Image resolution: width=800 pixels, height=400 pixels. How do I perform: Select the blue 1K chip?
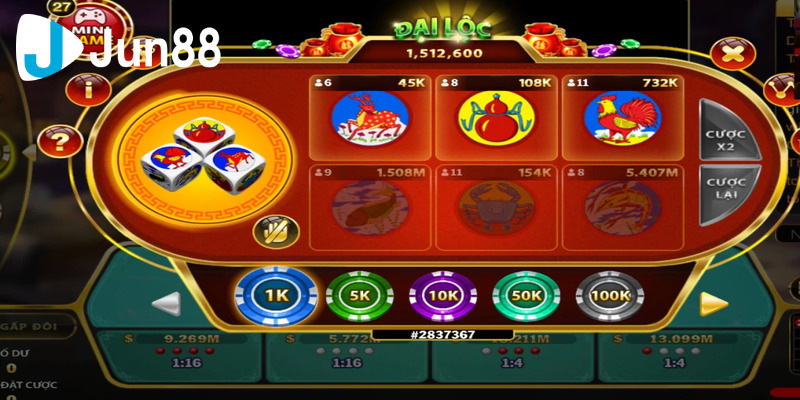pos(275,295)
